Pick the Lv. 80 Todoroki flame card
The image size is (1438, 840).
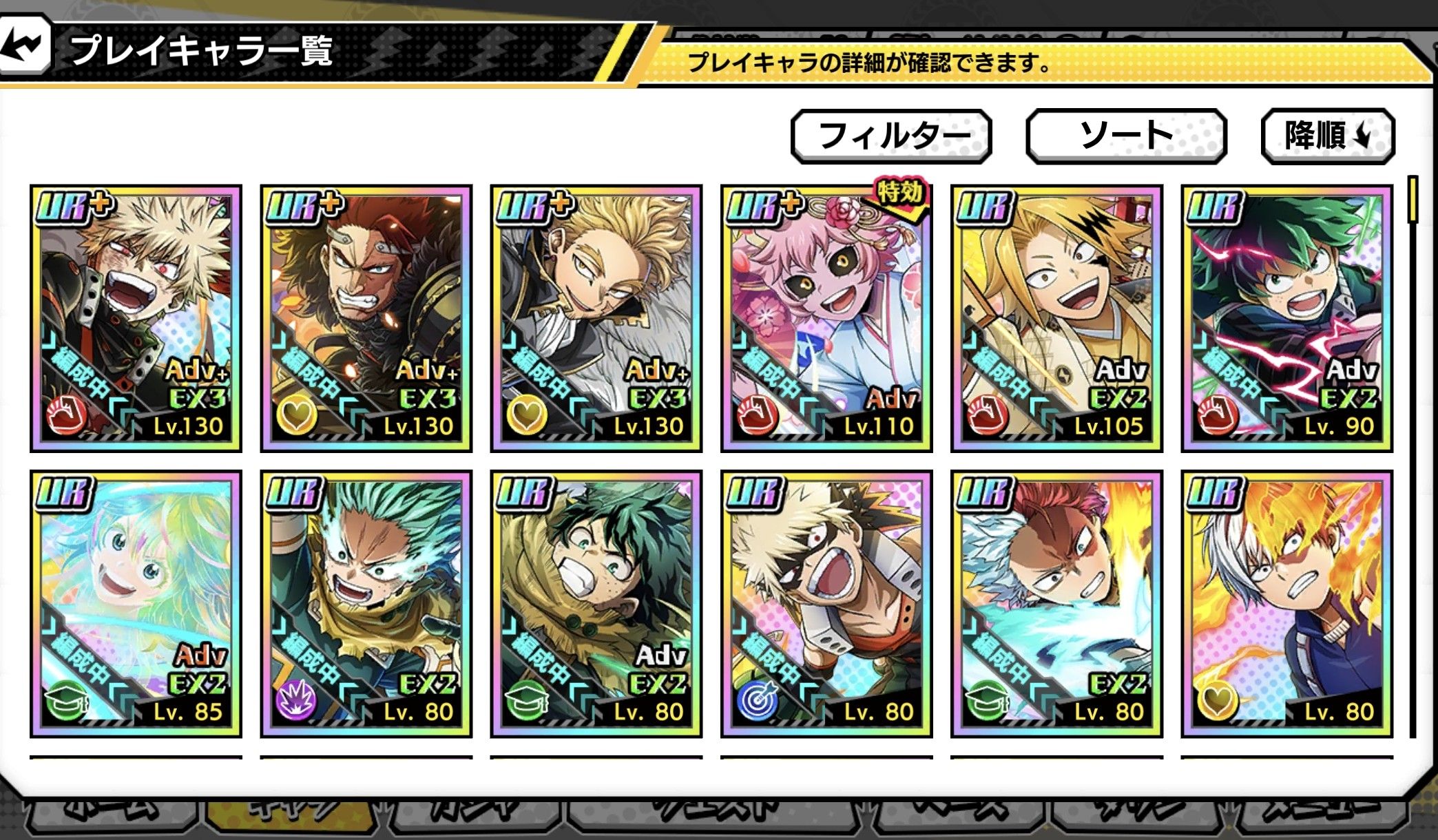click(x=1286, y=604)
